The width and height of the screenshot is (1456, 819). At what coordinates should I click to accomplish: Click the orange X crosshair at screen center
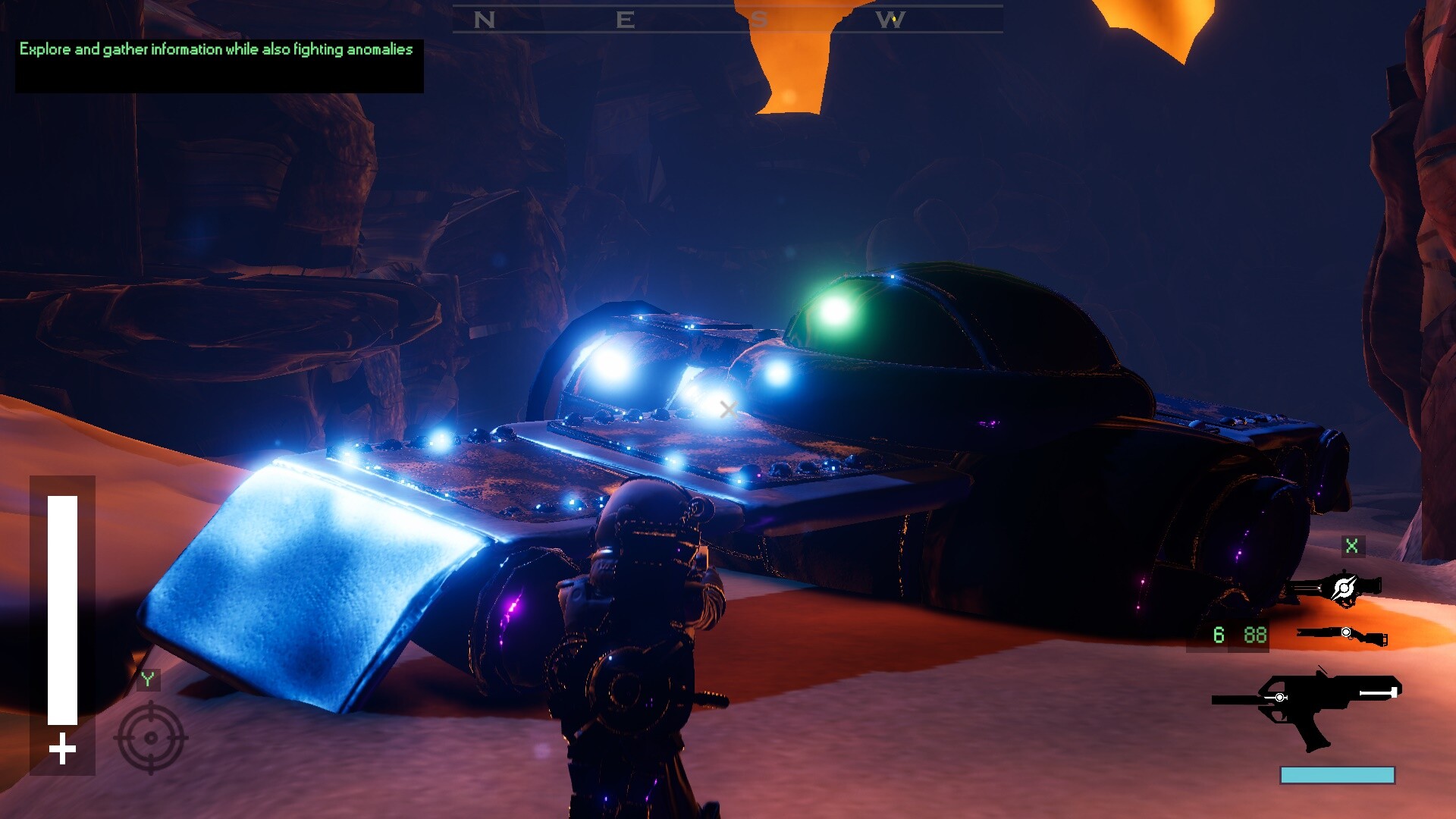[727, 409]
